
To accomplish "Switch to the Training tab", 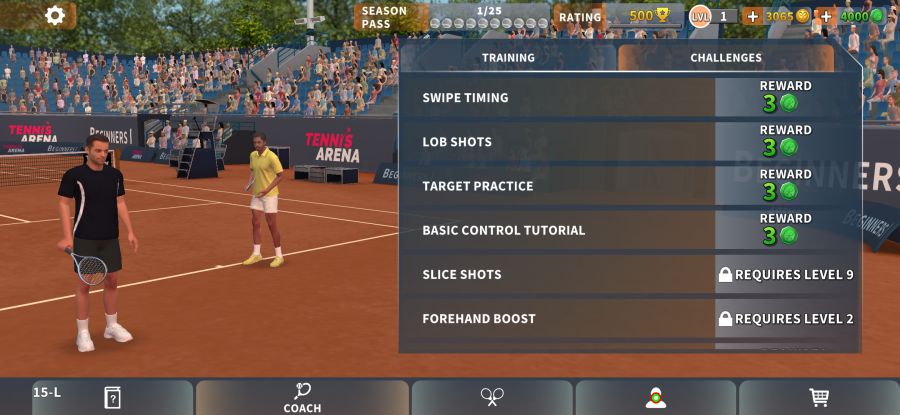I will (x=508, y=58).
